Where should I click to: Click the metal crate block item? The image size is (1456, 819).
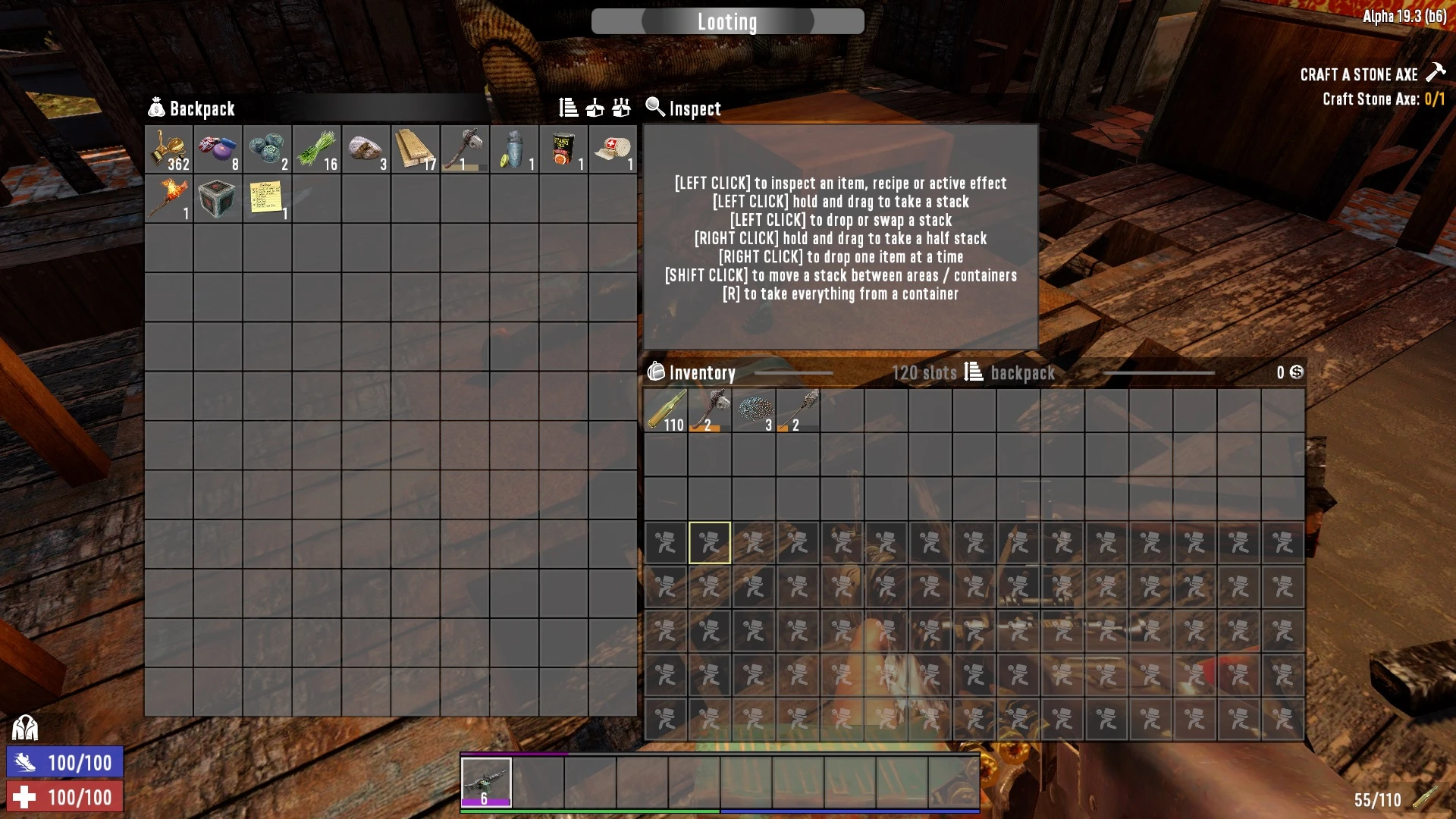click(218, 199)
